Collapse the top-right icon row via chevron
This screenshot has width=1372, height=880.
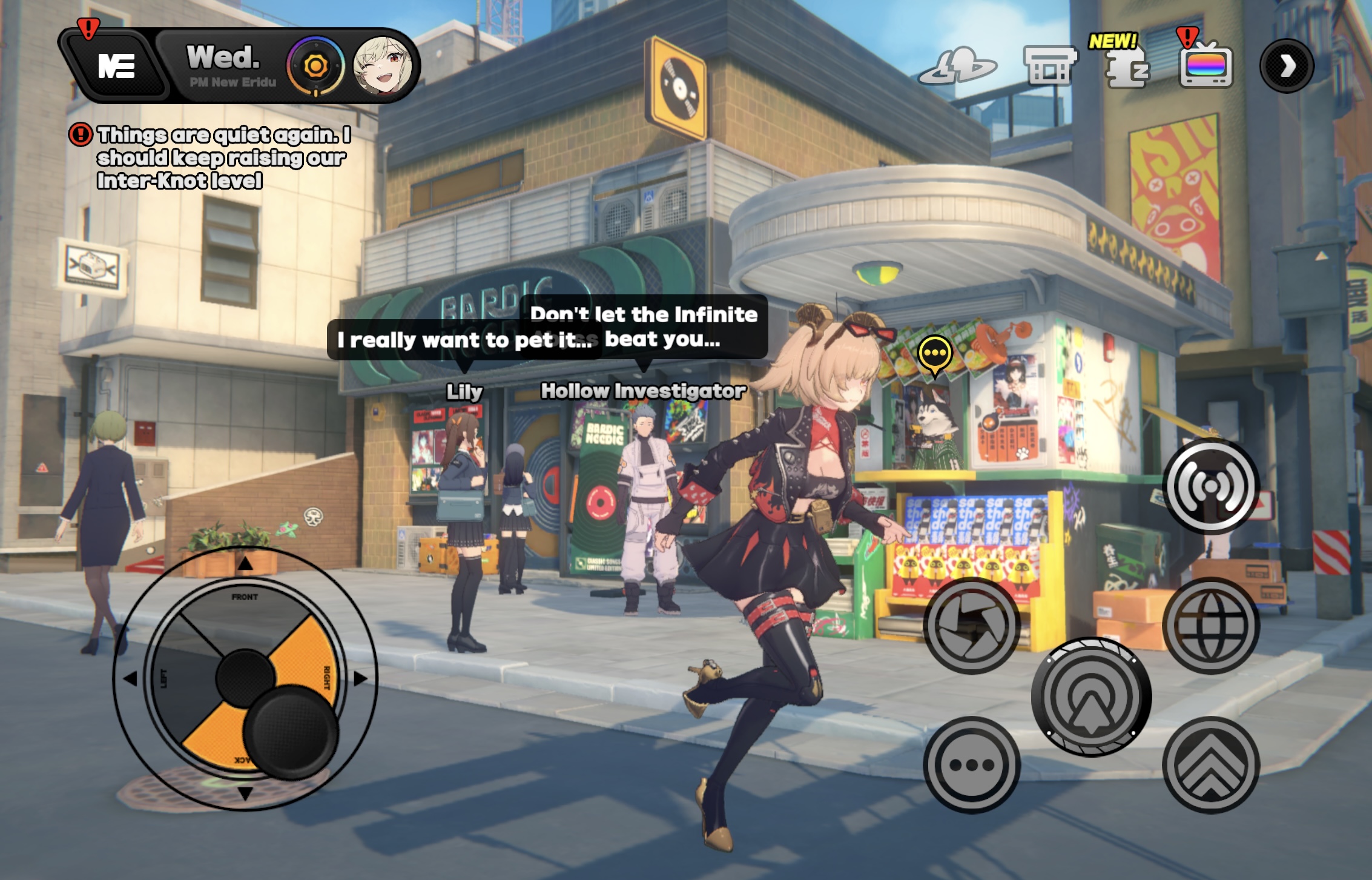1288,67
